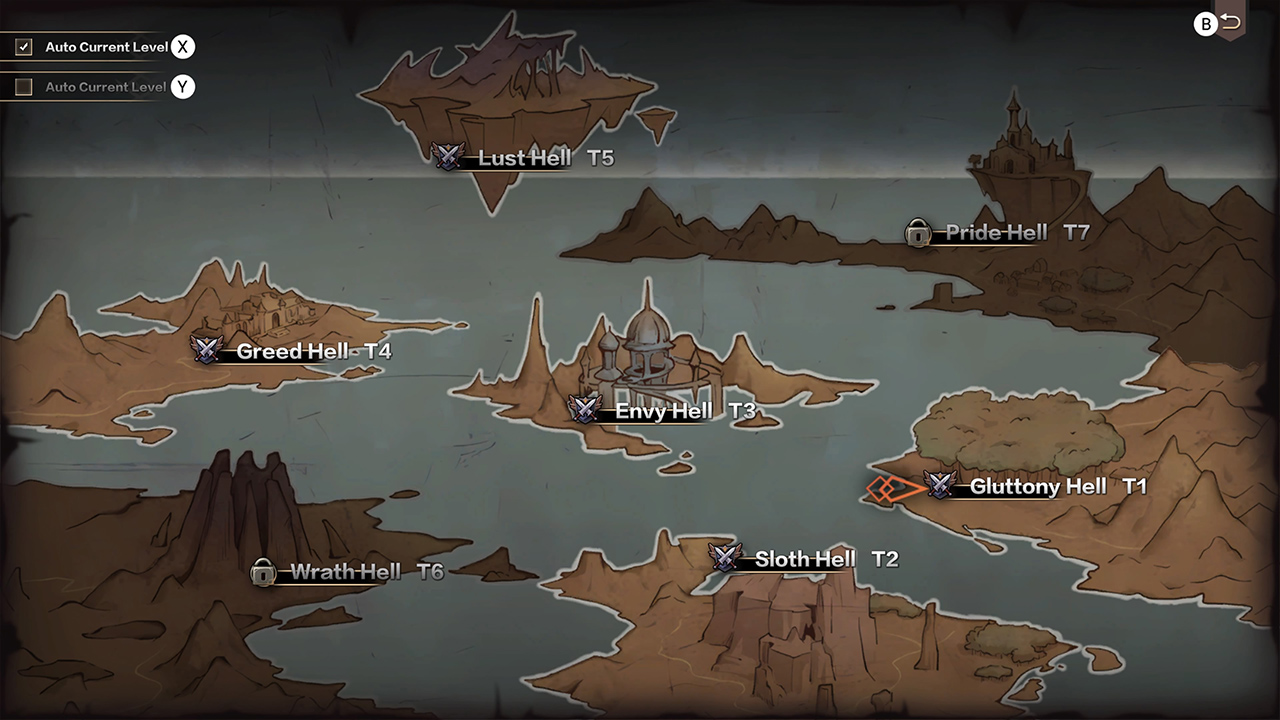Click the Greed Hell crest icon

[206, 351]
